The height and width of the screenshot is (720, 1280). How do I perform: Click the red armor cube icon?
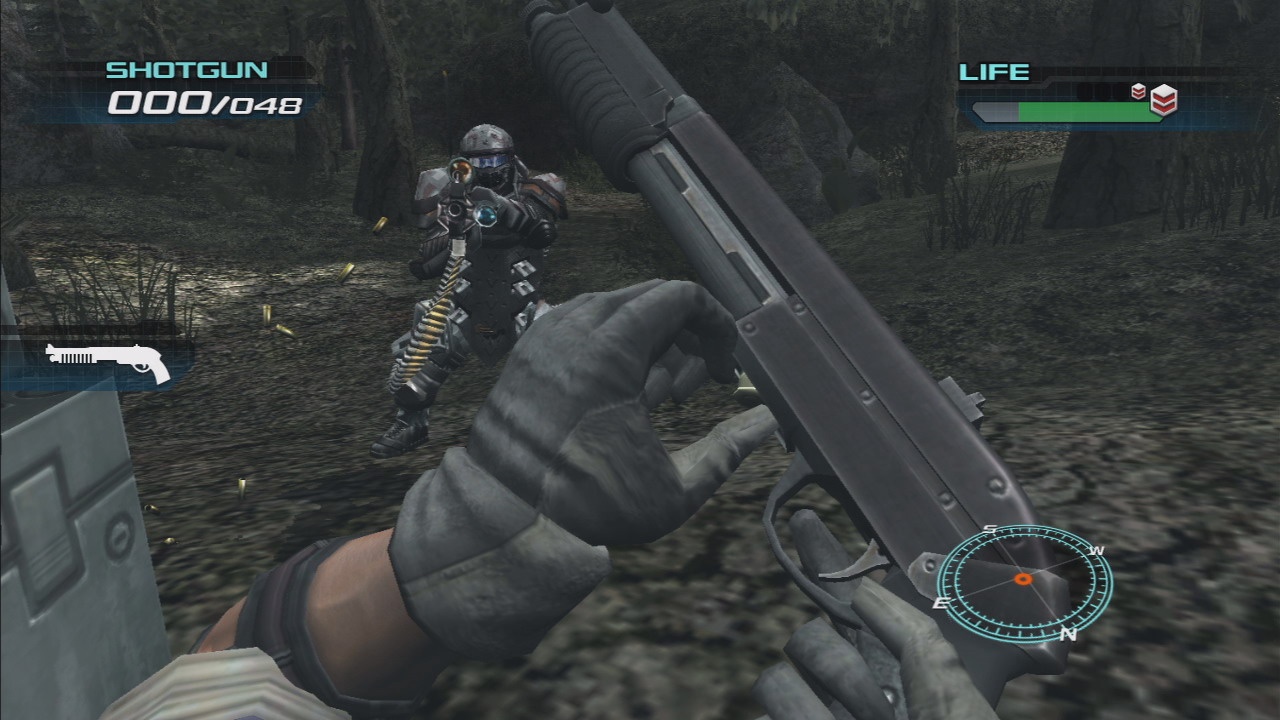coord(1162,99)
